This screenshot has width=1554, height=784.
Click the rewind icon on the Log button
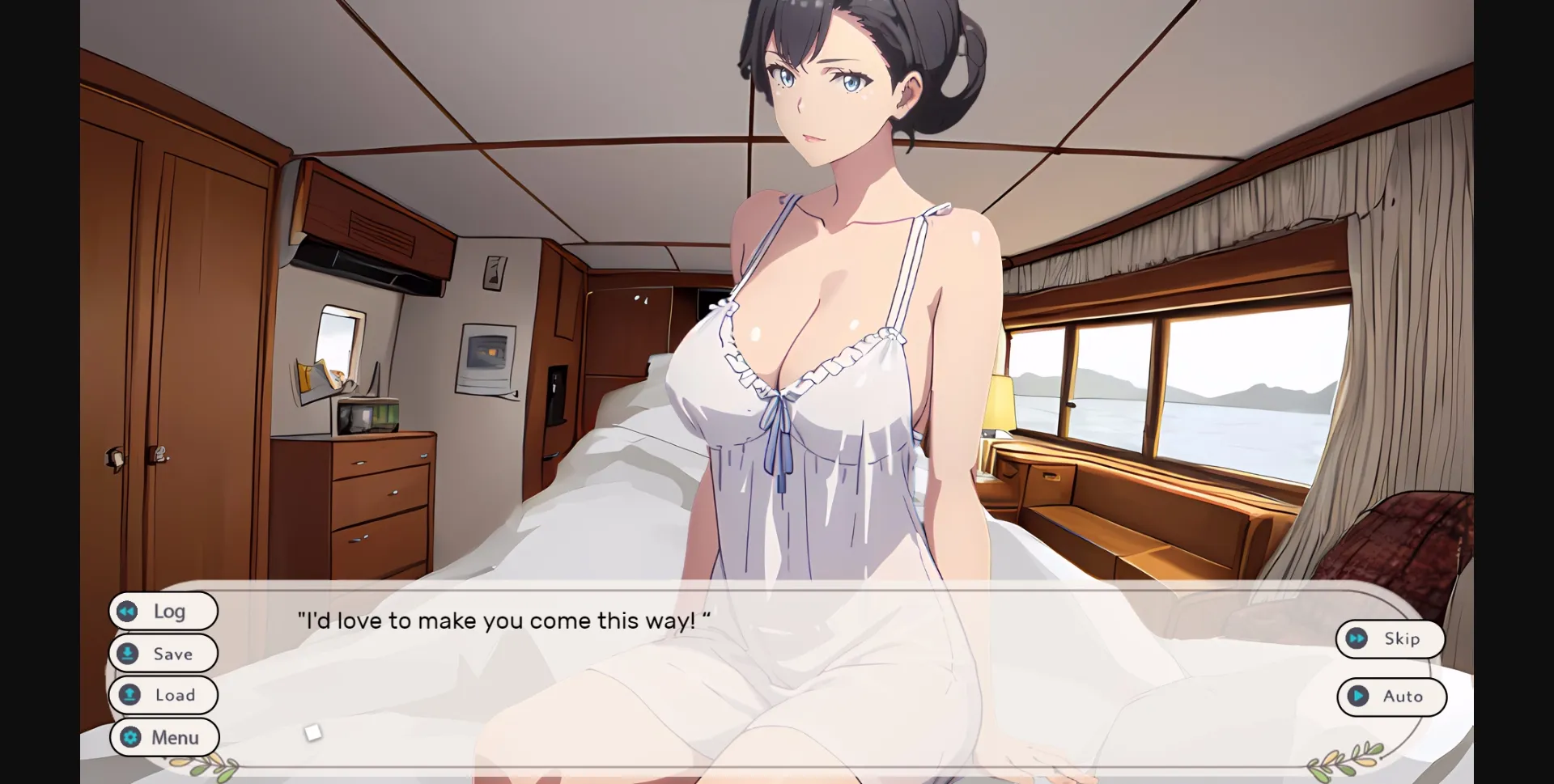pyautogui.click(x=128, y=612)
